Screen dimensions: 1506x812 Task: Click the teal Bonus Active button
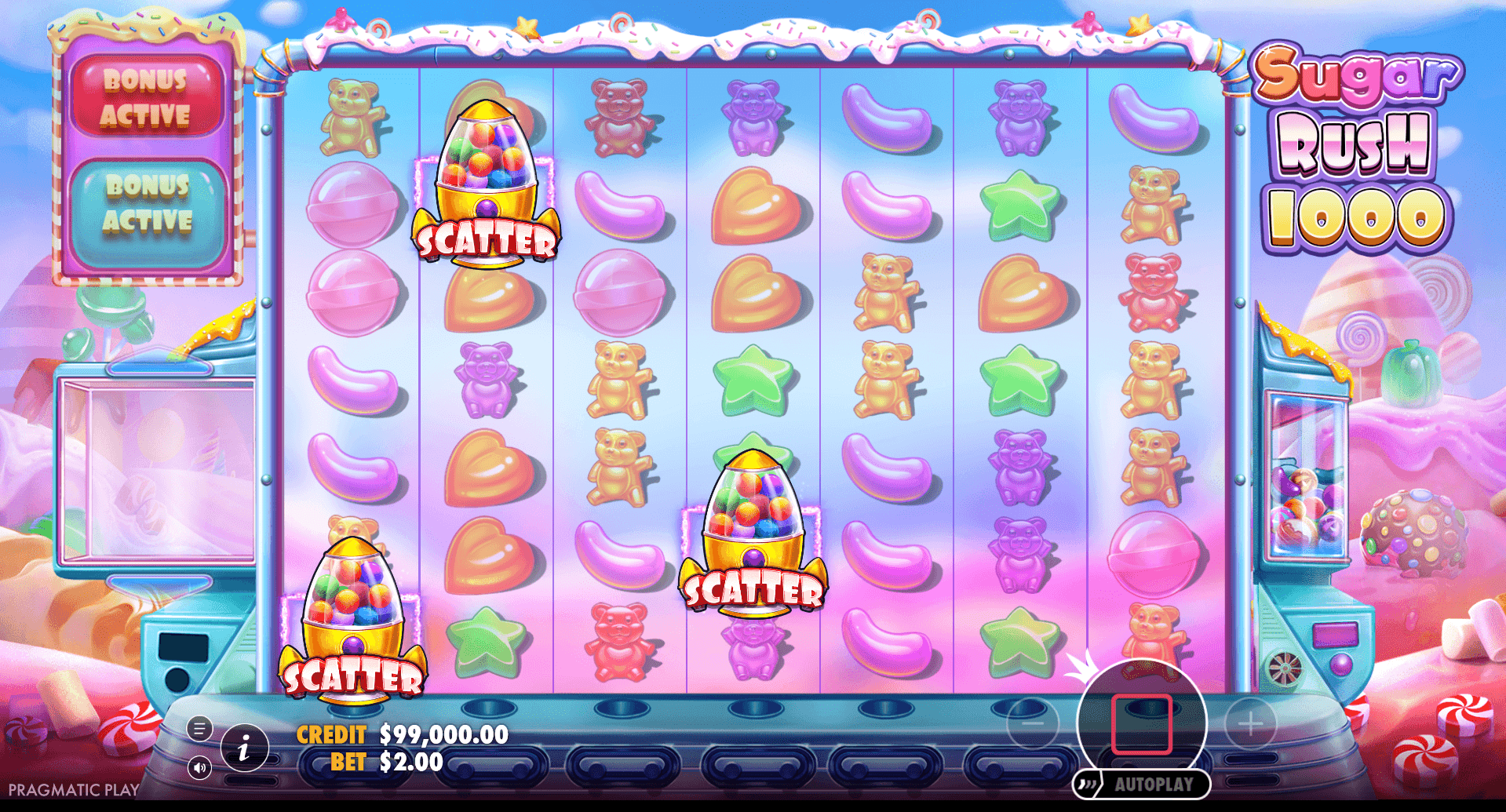148,204
